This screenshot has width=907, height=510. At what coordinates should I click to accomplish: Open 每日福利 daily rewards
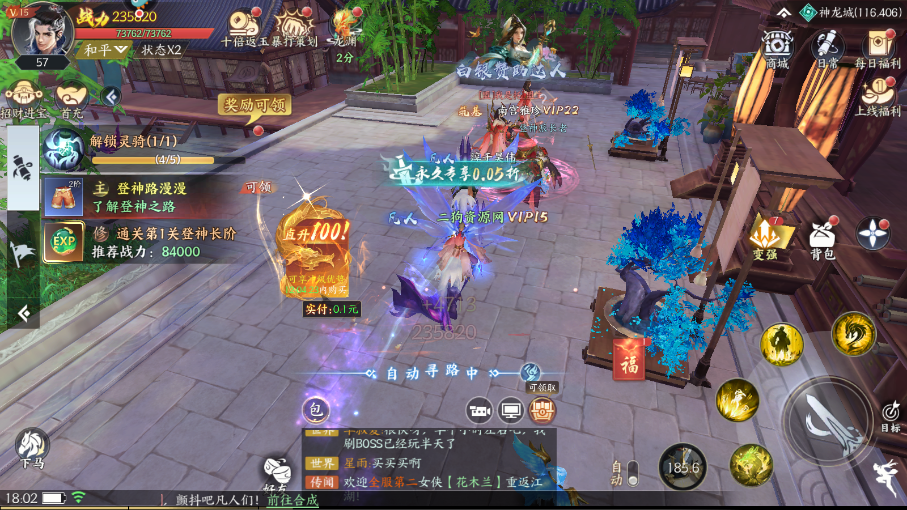(x=877, y=47)
